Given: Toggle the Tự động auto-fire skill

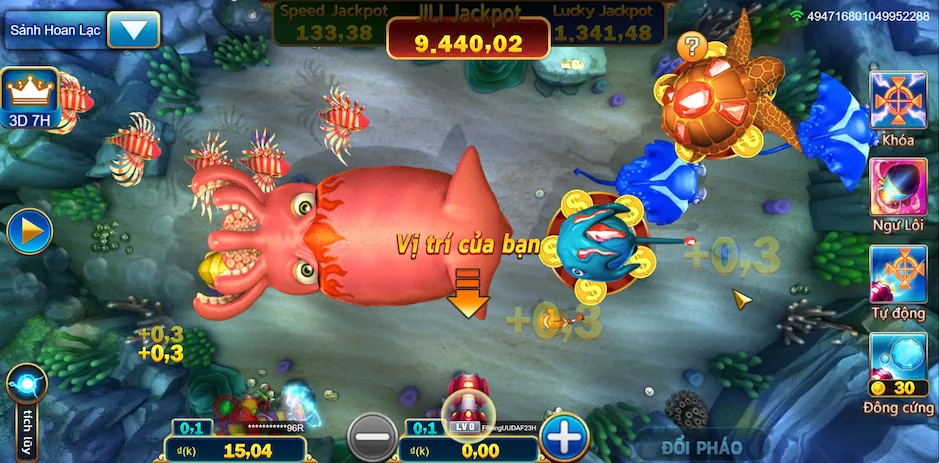Looking at the screenshot, I should [x=898, y=274].
